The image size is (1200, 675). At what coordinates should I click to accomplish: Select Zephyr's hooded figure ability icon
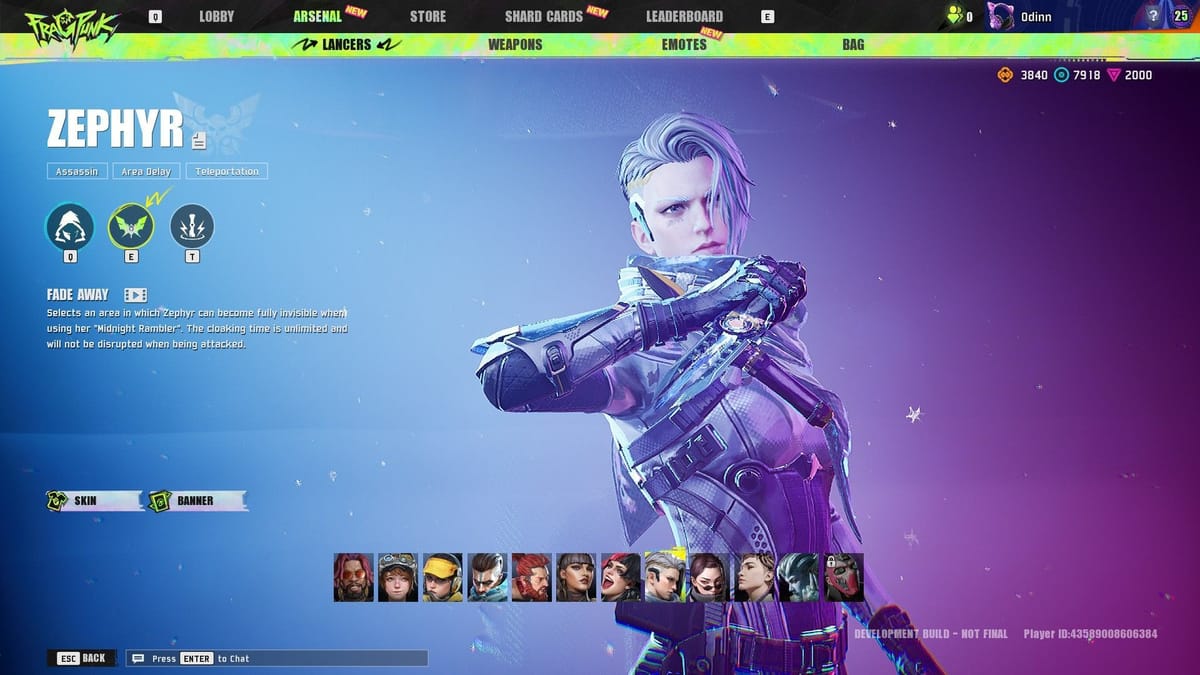coord(70,226)
